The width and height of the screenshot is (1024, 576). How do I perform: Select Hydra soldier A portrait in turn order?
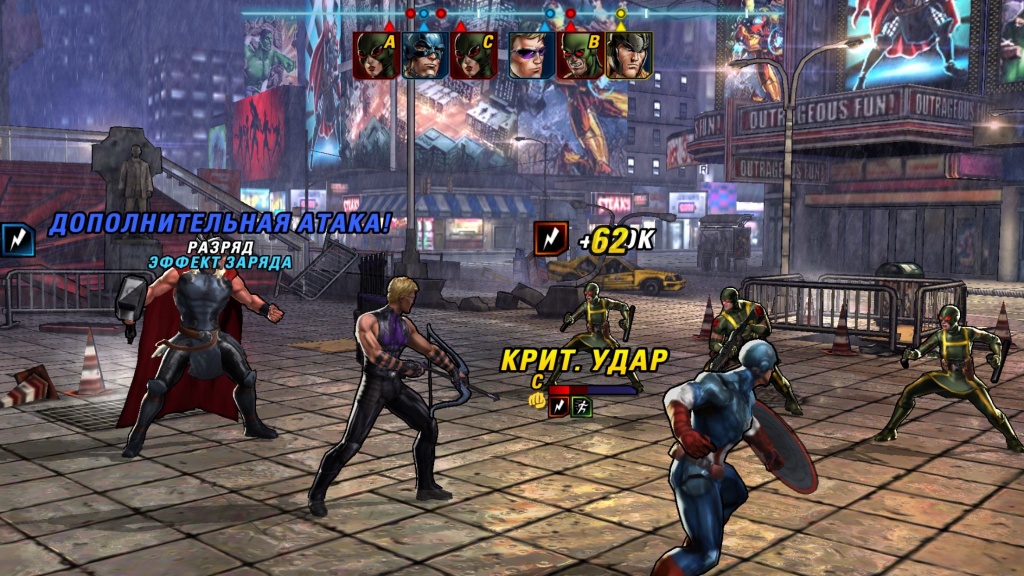pyautogui.click(x=376, y=55)
